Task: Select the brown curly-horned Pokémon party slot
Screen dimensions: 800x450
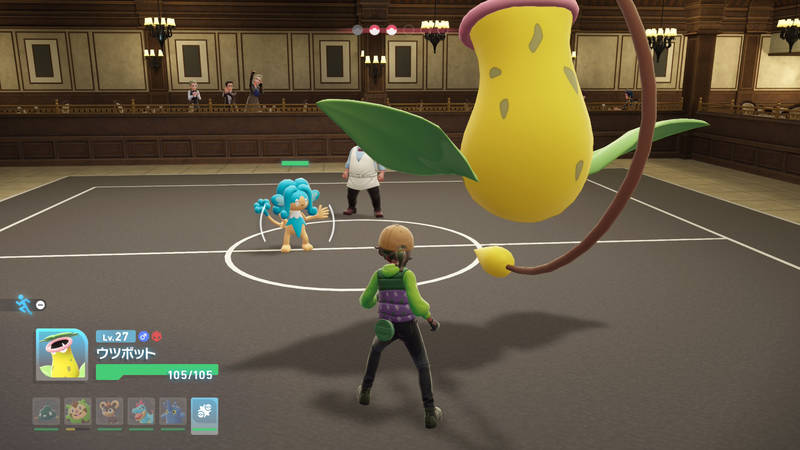Action: coord(110,412)
